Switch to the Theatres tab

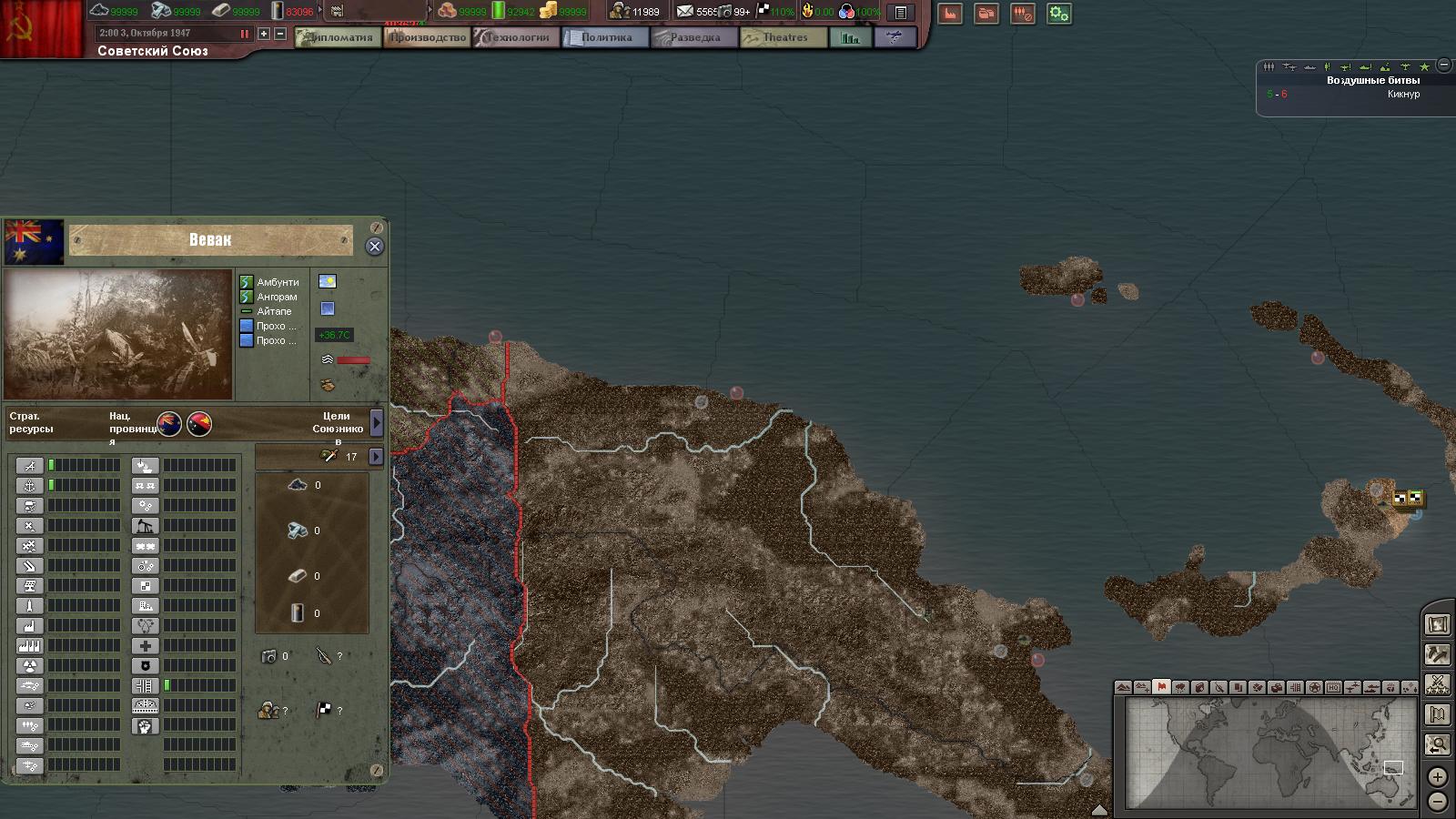(x=784, y=37)
